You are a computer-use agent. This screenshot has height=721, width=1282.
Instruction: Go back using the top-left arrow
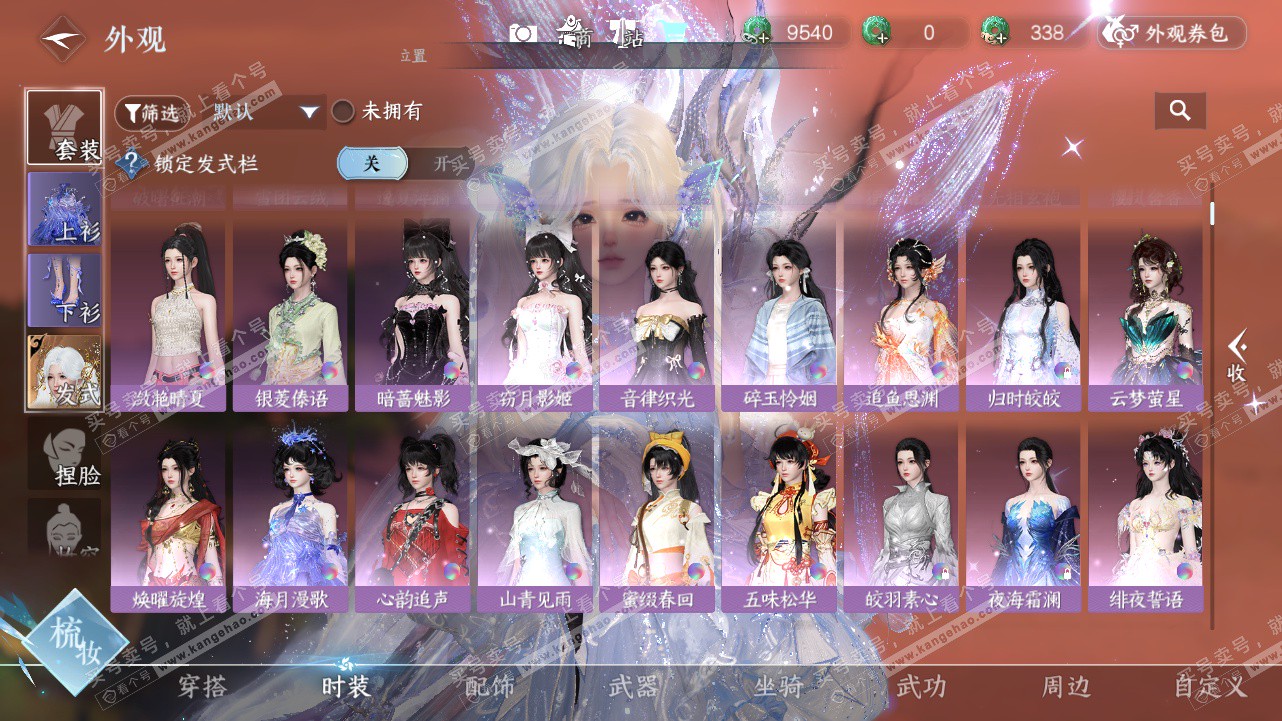coord(60,38)
